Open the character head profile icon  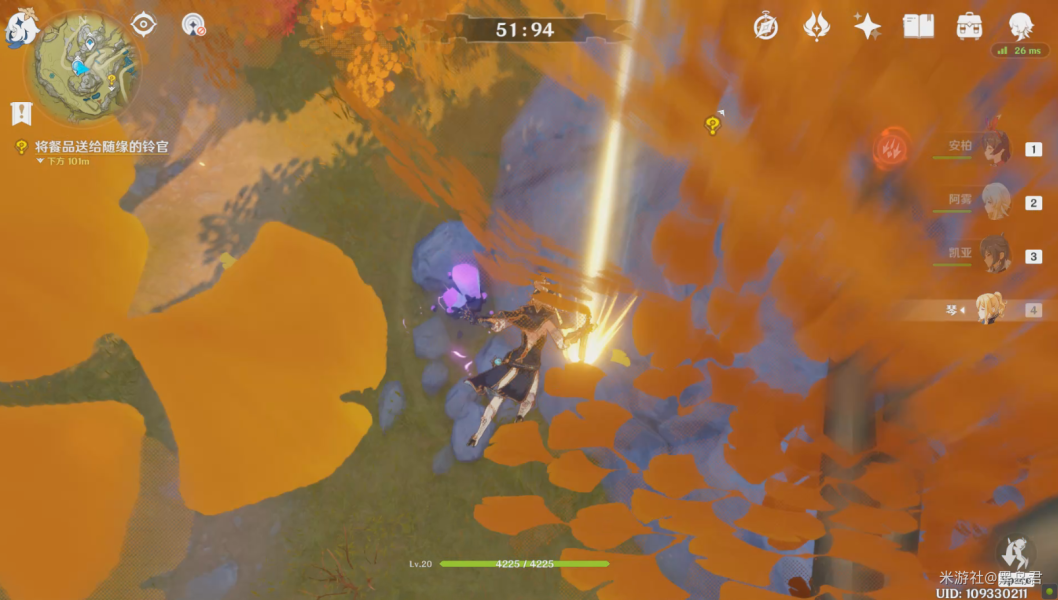click(x=1019, y=26)
